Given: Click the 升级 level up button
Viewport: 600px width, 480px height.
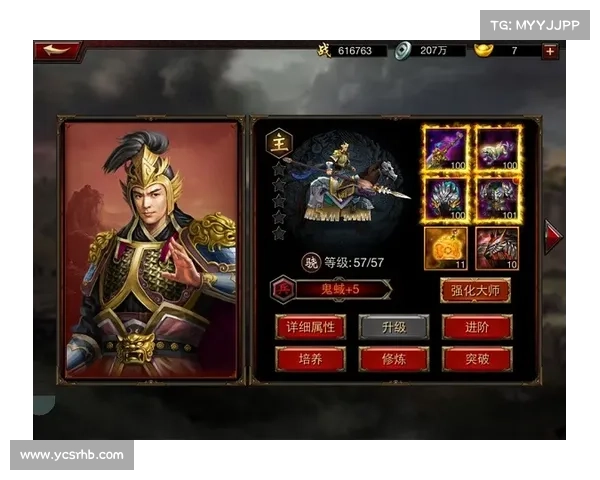Looking at the screenshot, I should 394,326.
